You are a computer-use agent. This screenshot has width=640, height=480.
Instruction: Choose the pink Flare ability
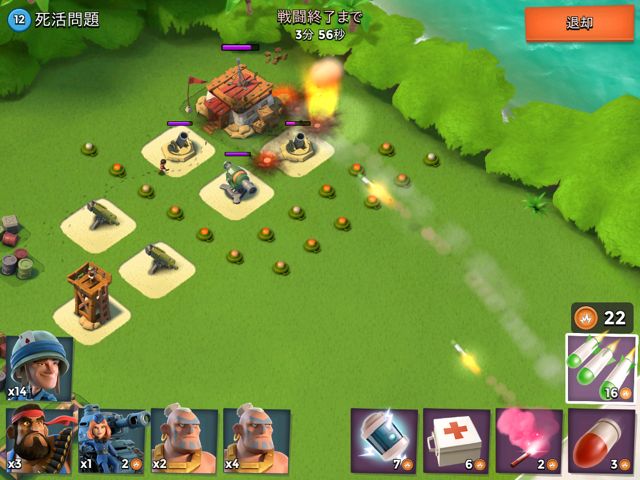529,440
